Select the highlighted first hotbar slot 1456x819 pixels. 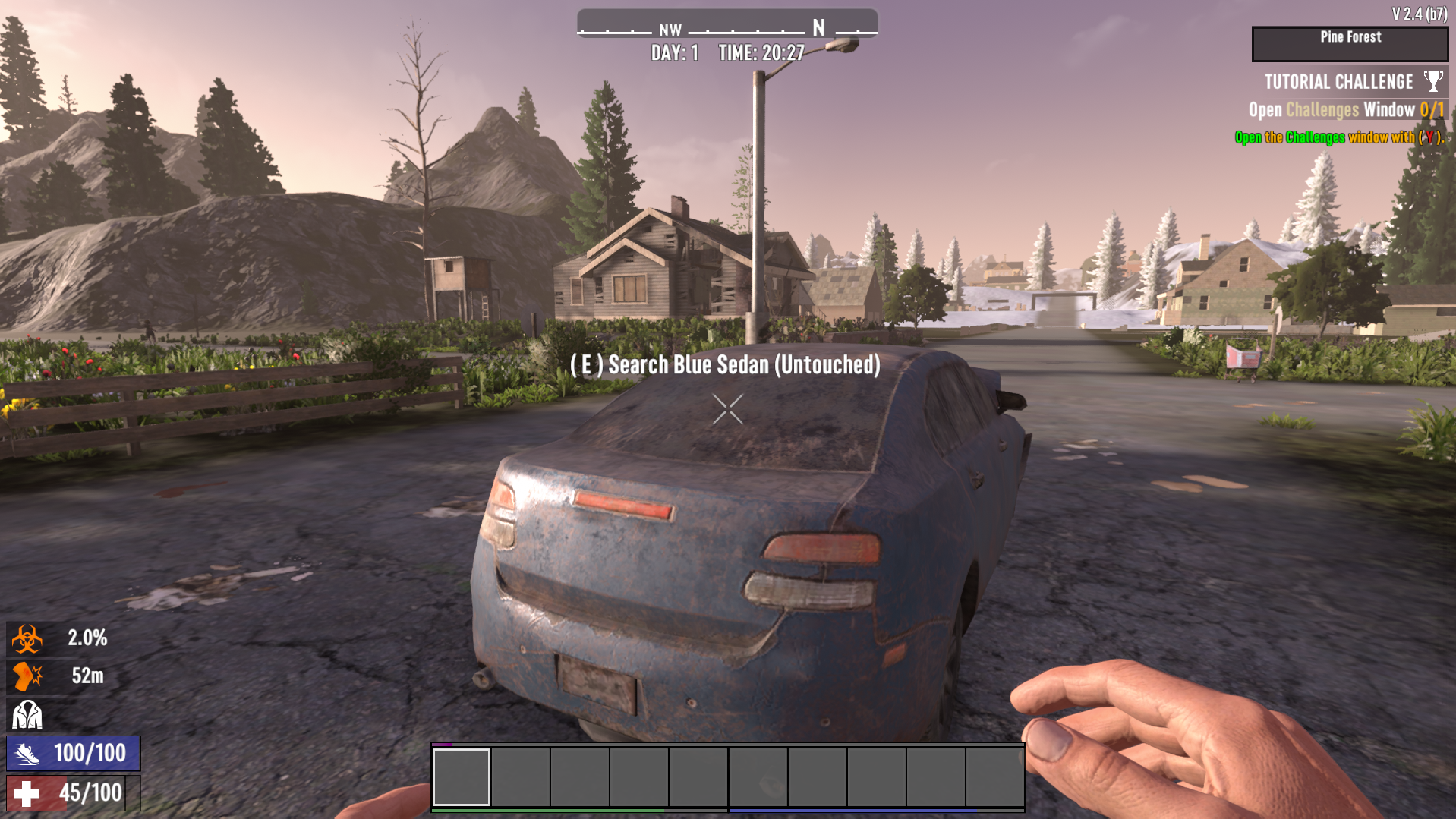[462, 776]
